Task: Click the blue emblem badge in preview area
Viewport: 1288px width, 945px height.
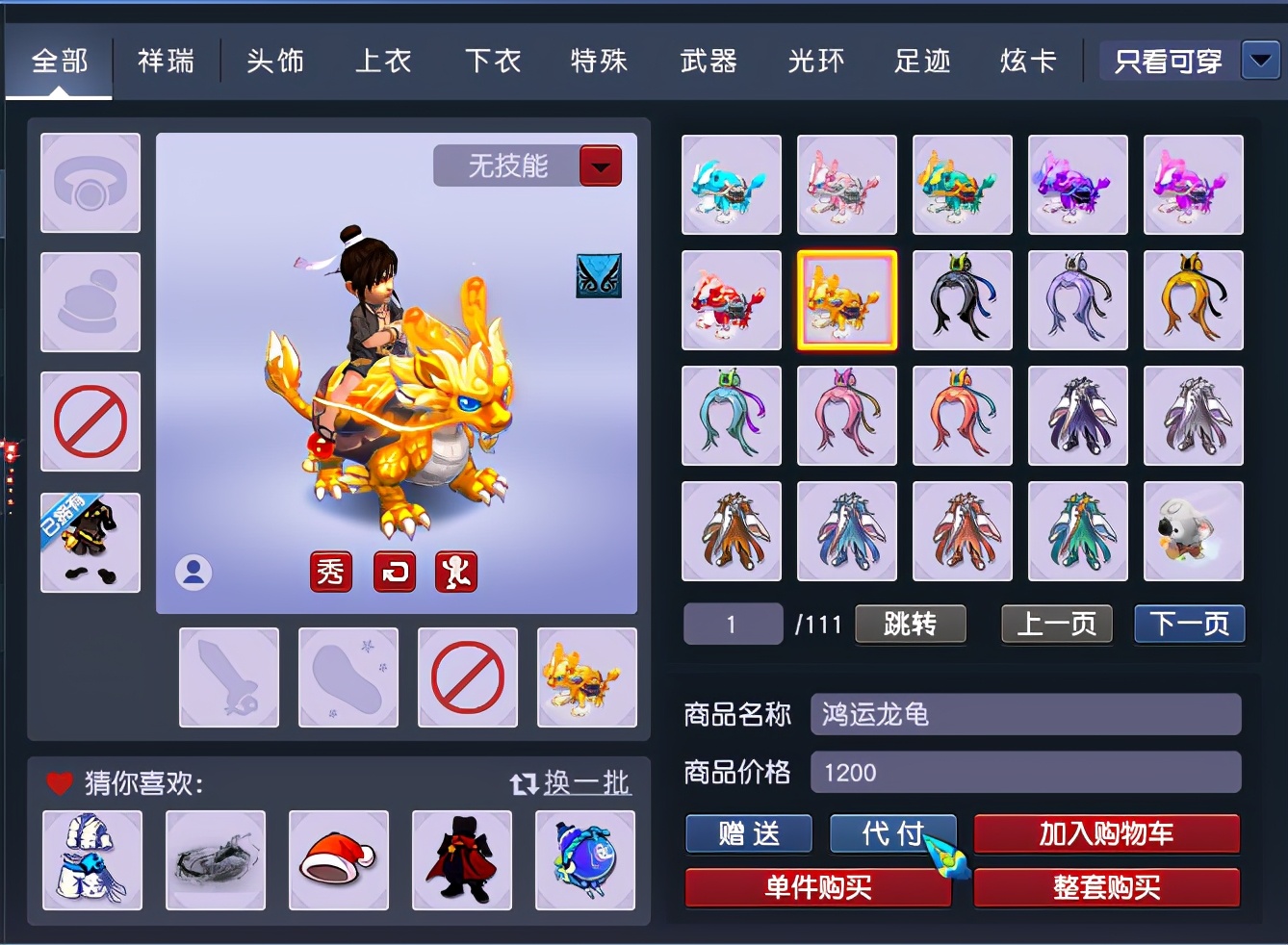Action: pos(599,275)
